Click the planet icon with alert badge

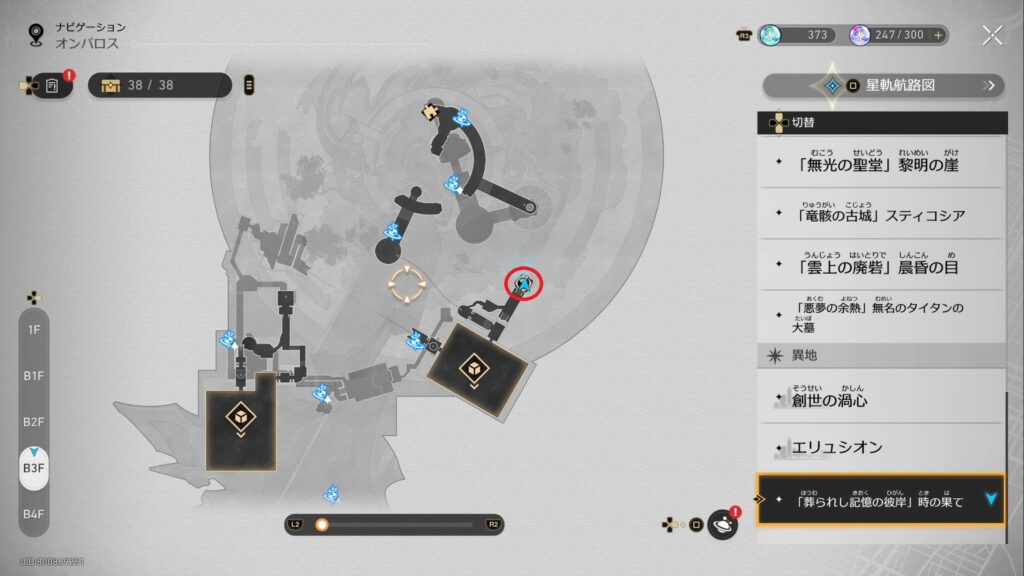pyautogui.click(x=722, y=524)
